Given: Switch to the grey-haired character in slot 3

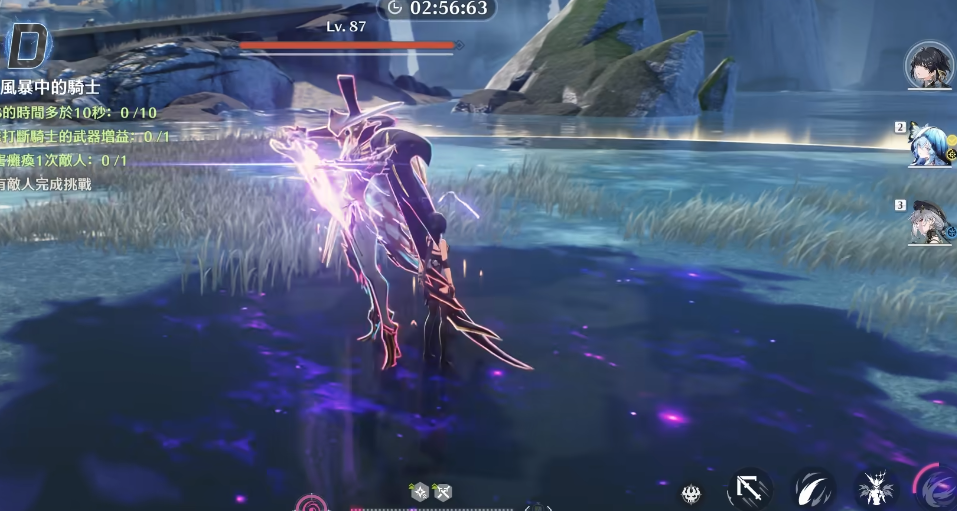Looking at the screenshot, I should [930, 223].
